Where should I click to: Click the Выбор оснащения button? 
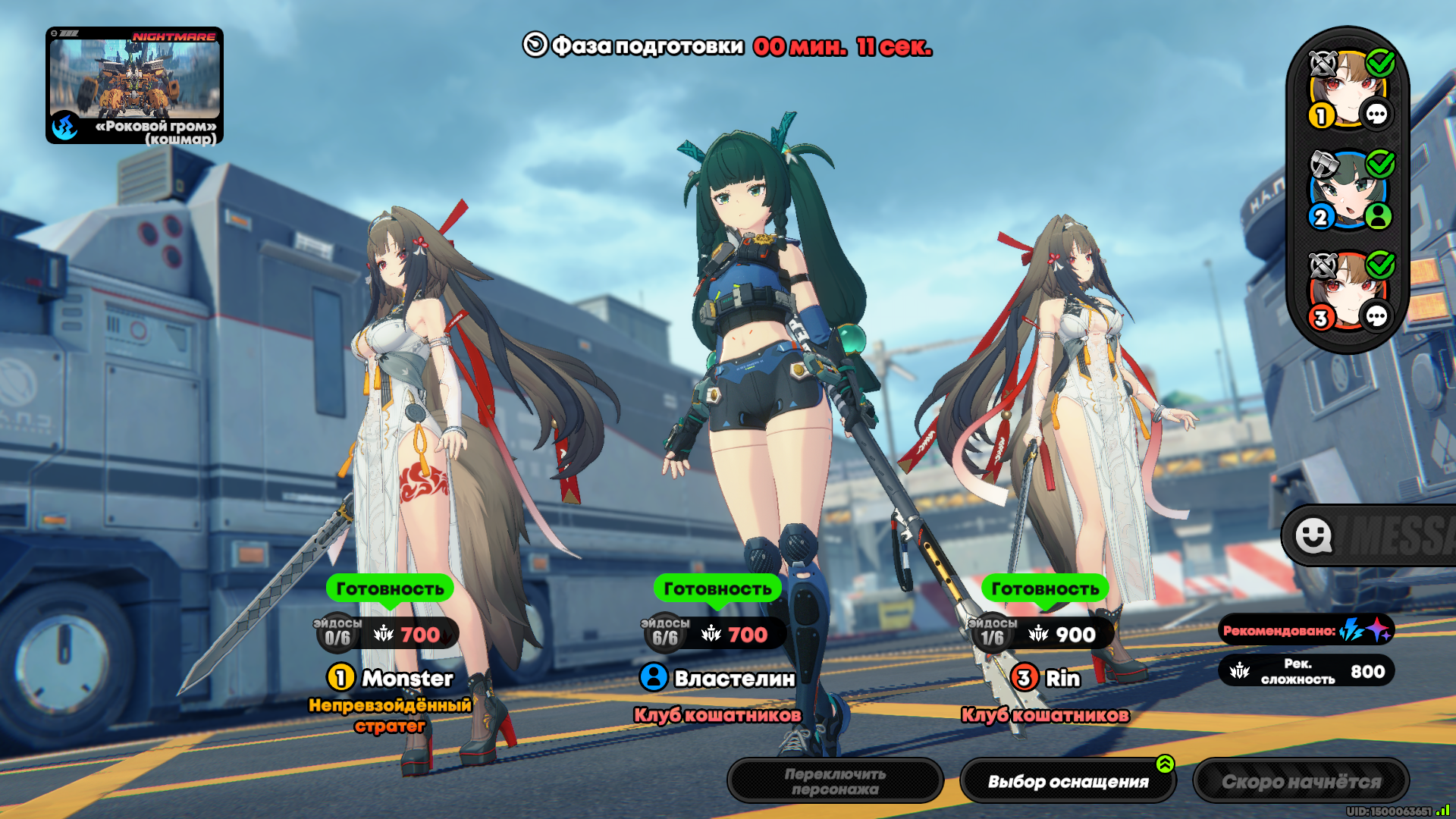tap(1068, 781)
